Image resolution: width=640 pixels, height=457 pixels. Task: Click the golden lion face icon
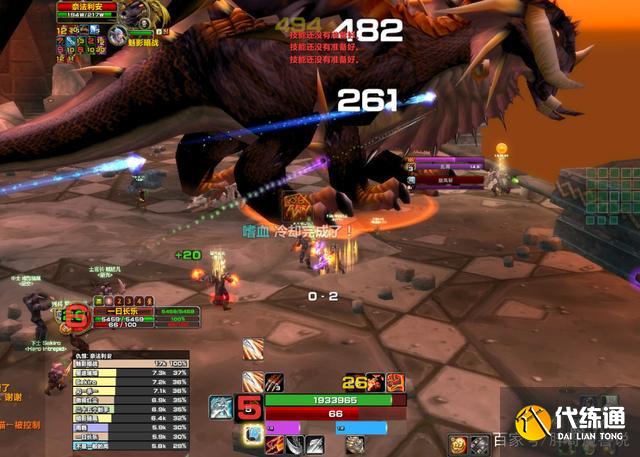click(457, 444)
